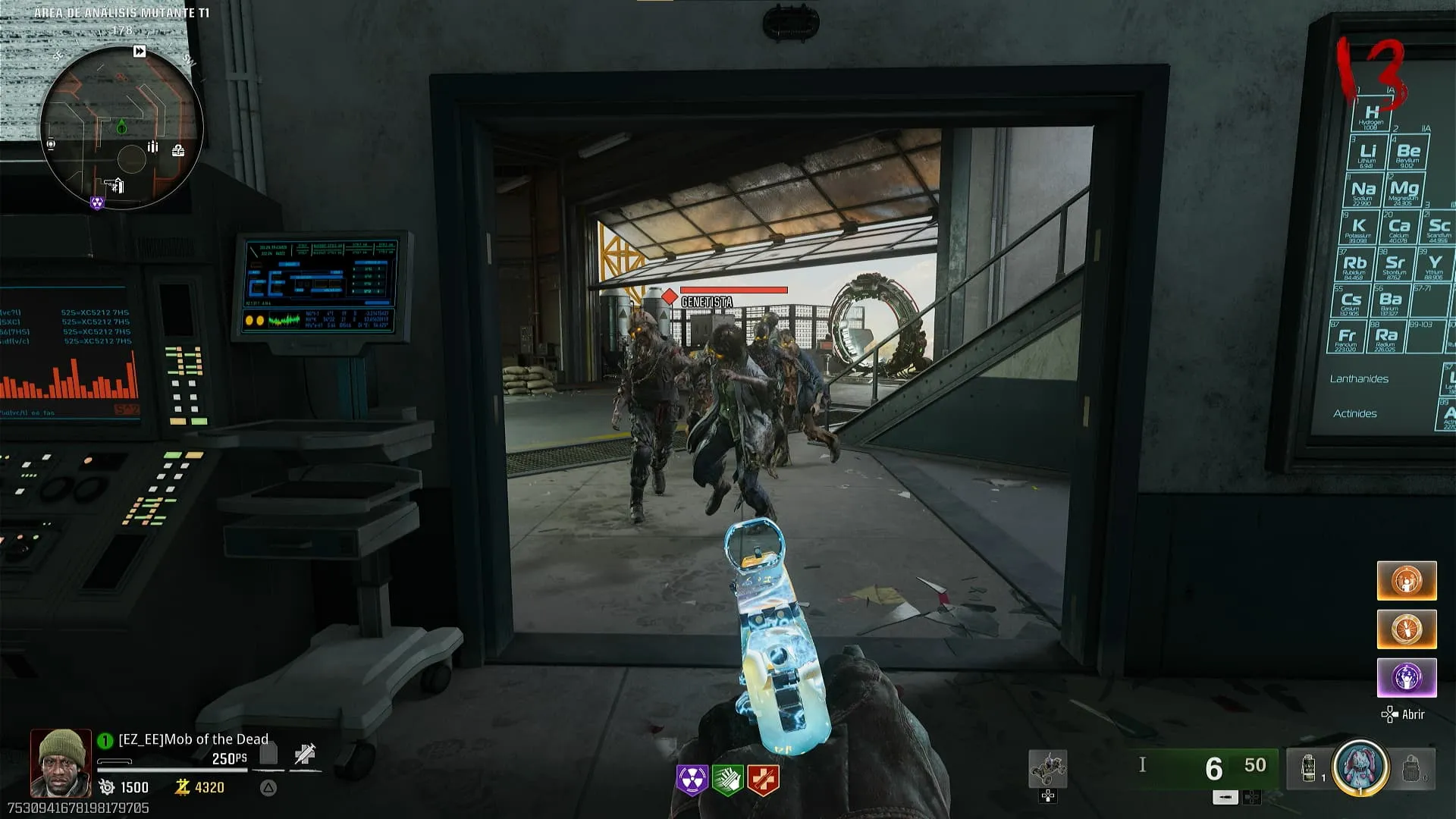The height and width of the screenshot is (819, 1456).
Task: Select the green claw-hand perk icon
Action: tap(726, 779)
